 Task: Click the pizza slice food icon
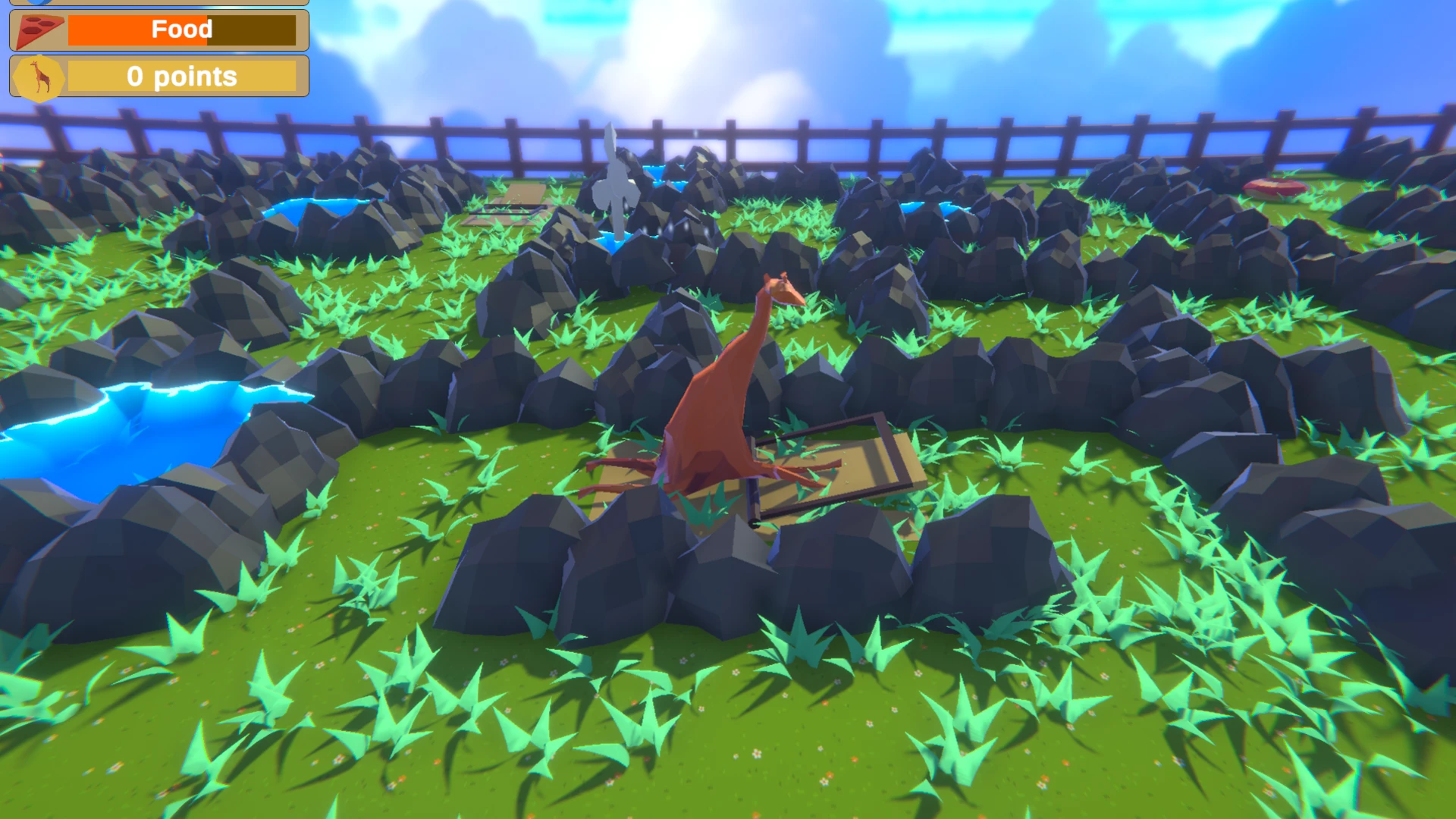[x=38, y=30]
